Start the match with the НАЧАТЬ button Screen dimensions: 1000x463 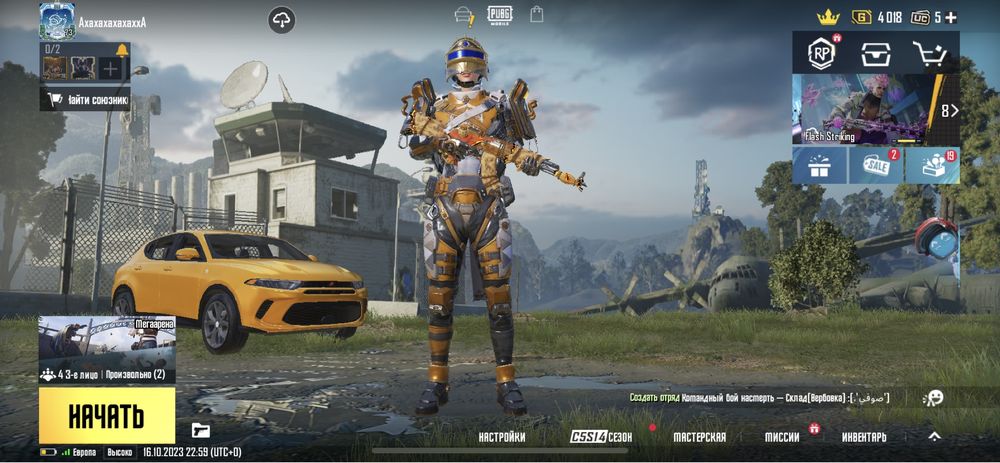pyautogui.click(x=106, y=416)
